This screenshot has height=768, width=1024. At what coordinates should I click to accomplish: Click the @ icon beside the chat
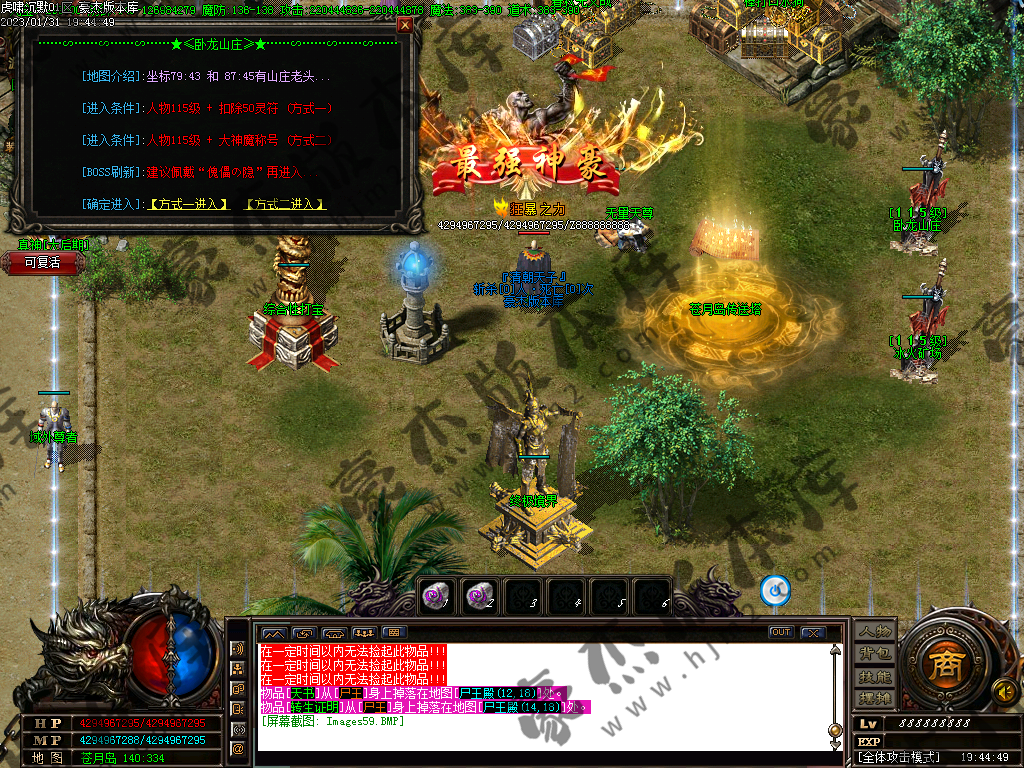(x=238, y=748)
